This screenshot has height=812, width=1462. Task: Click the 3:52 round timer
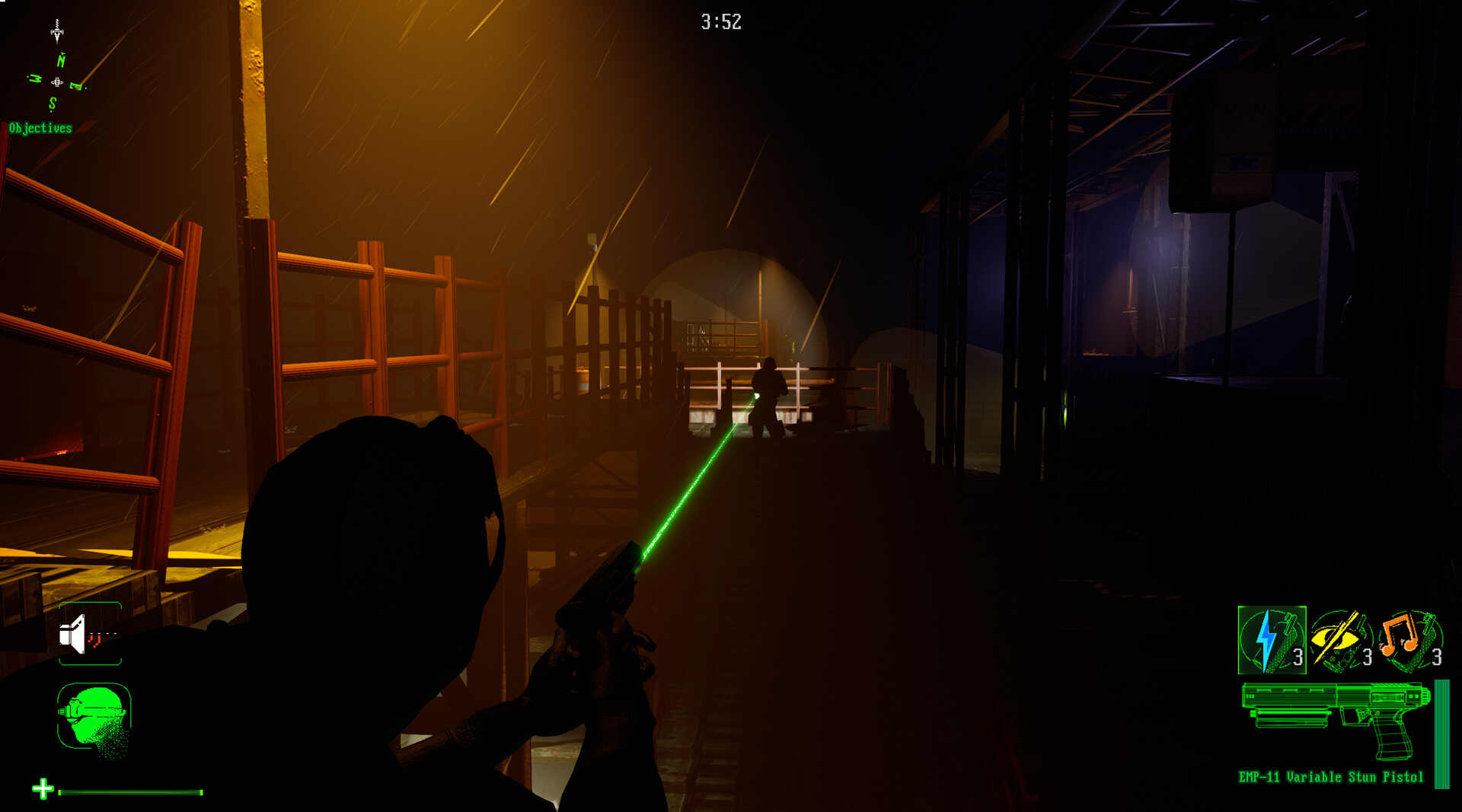coord(720,21)
